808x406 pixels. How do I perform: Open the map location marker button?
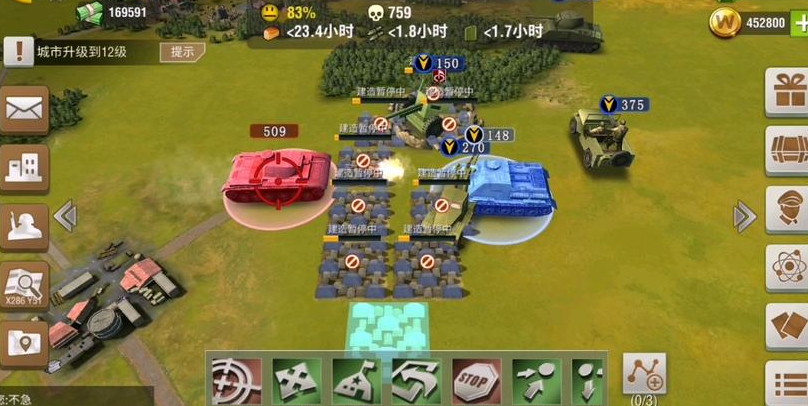24,344
